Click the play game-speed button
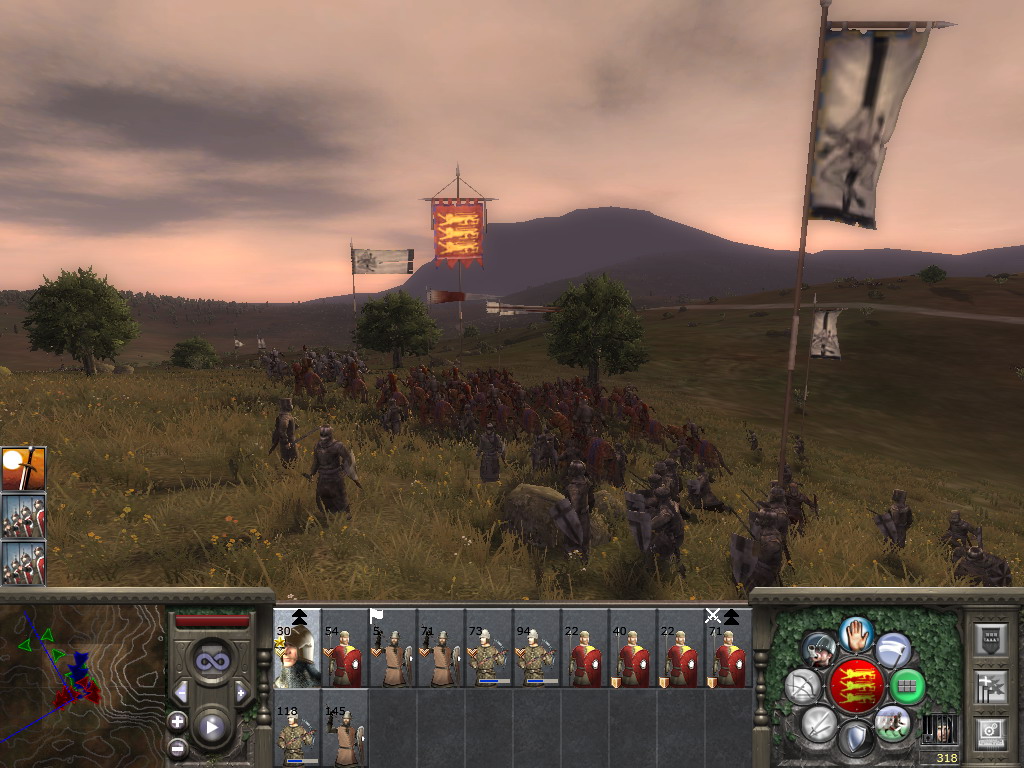This screenshot has width=1024, height=768. [x=211, y=728]
